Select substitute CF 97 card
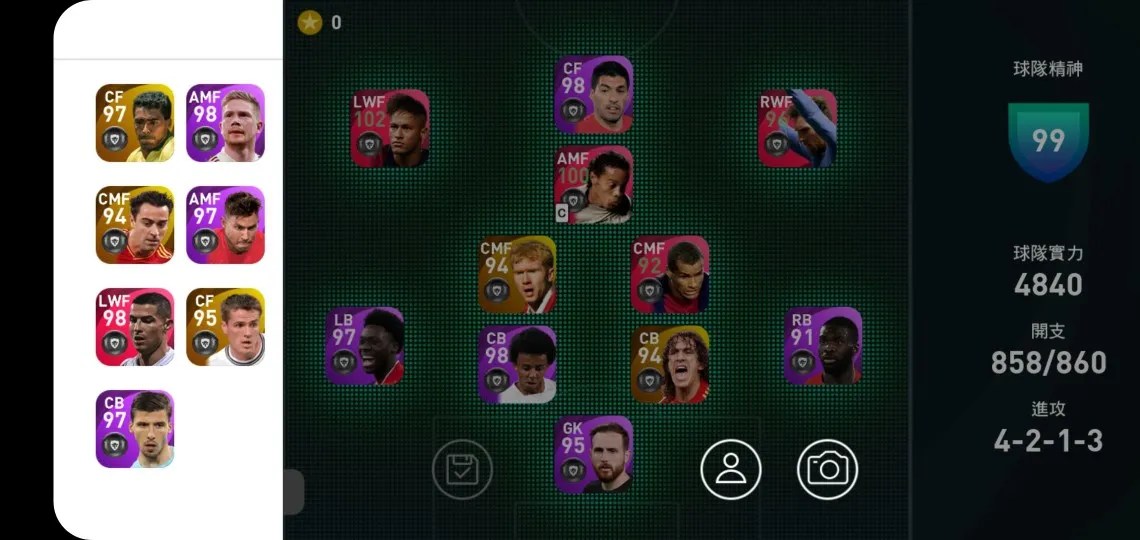Screen dimensions: 1140x540 pyautogui.click(x=135, y=123)
